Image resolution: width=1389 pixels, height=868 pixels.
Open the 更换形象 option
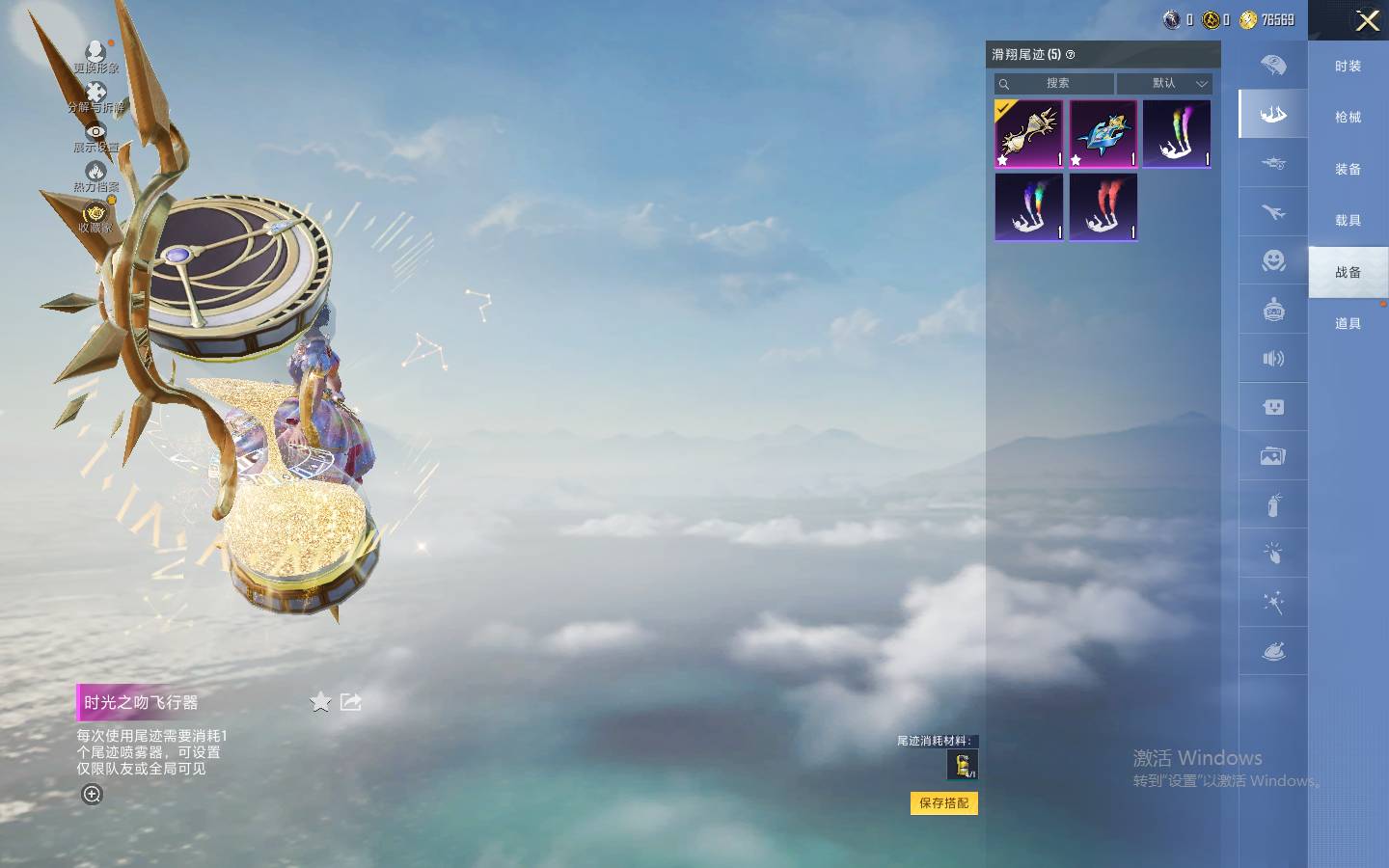(95, 56)
